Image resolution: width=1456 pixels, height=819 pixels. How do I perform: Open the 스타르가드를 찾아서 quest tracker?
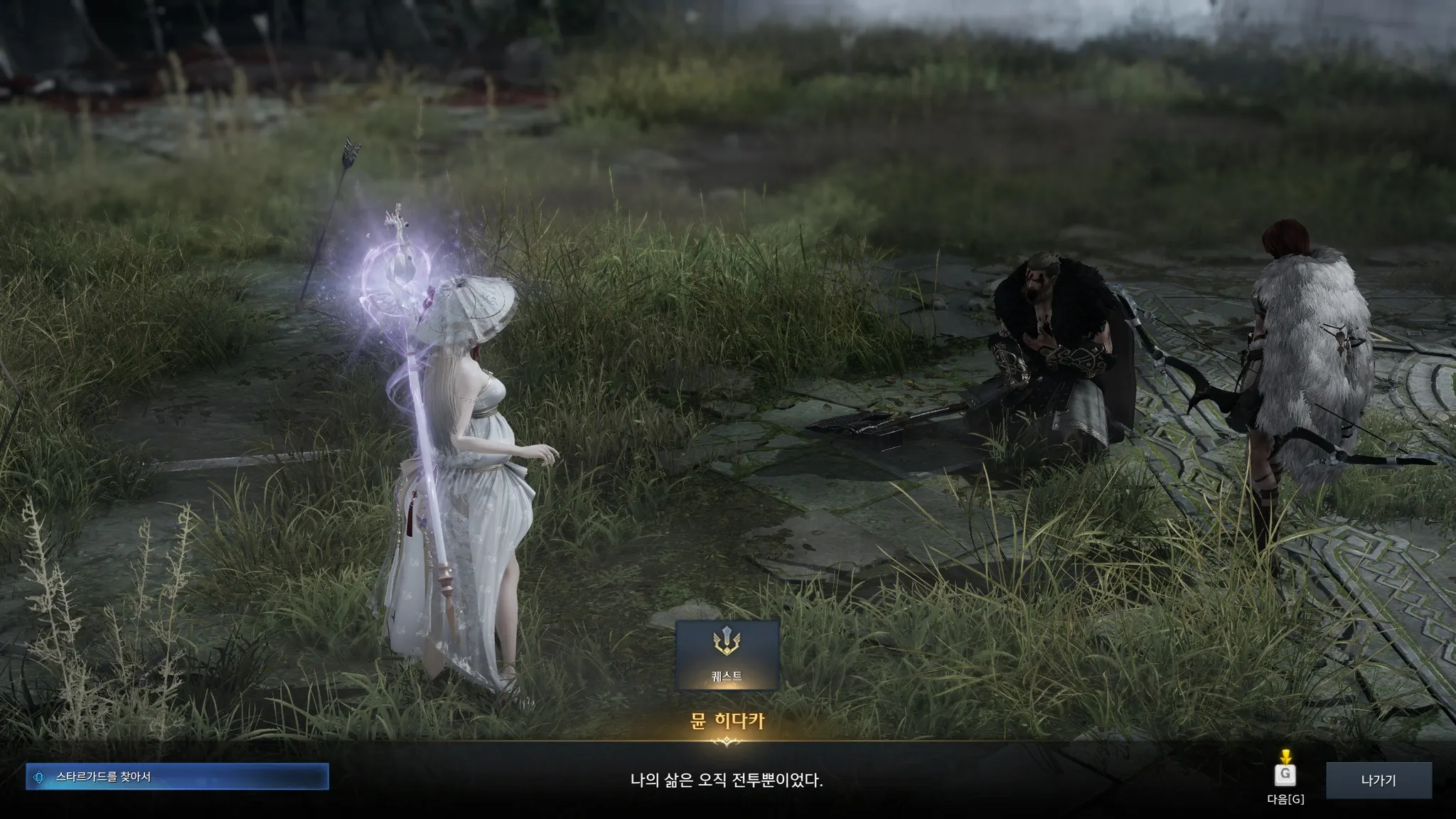[x=177, y=777]
